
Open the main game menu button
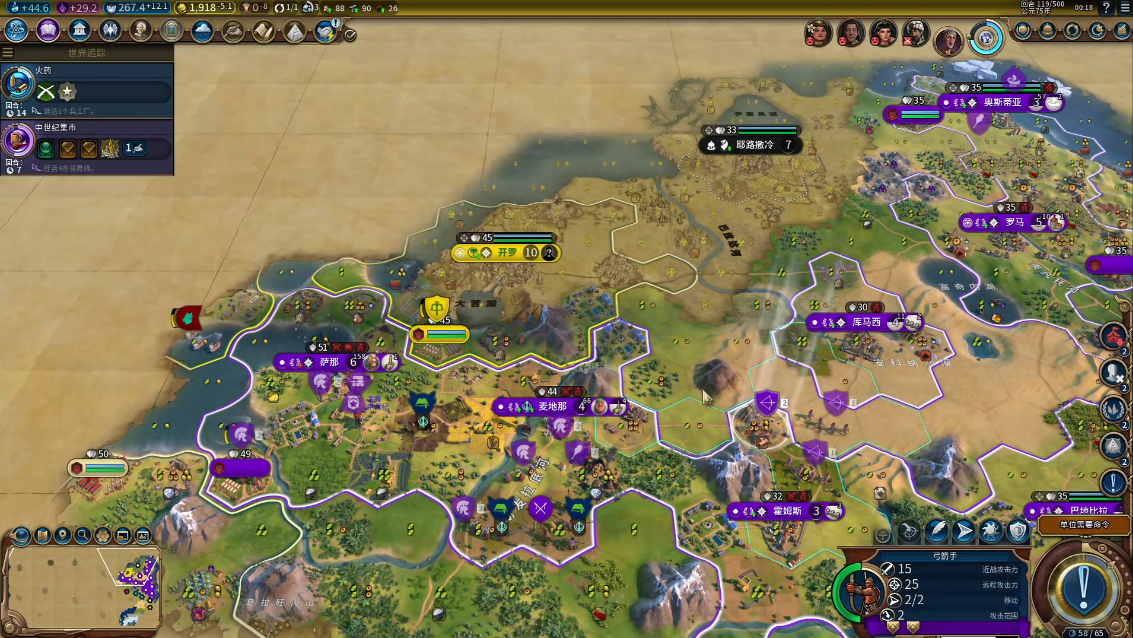pos(1125,8)
